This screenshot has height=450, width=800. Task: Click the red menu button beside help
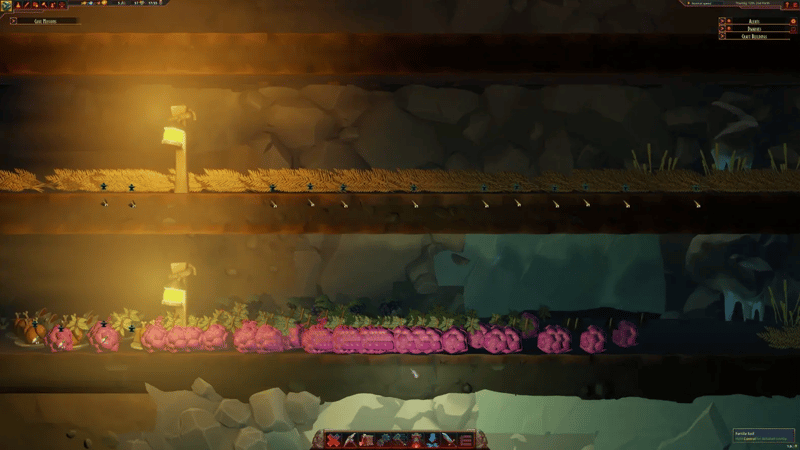tap(795, 5)
